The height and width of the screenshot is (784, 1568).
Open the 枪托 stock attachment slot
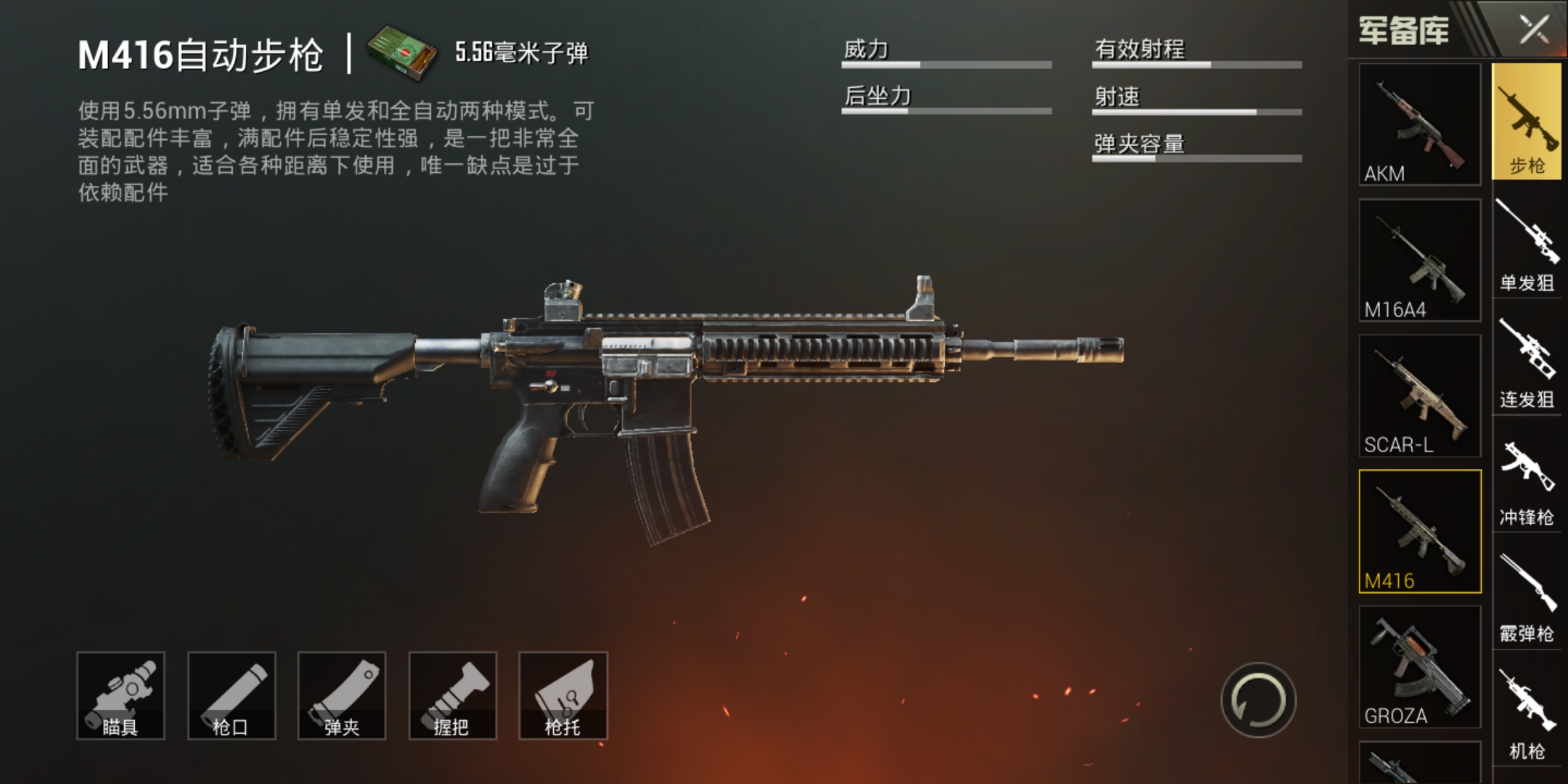pos(565,695)
